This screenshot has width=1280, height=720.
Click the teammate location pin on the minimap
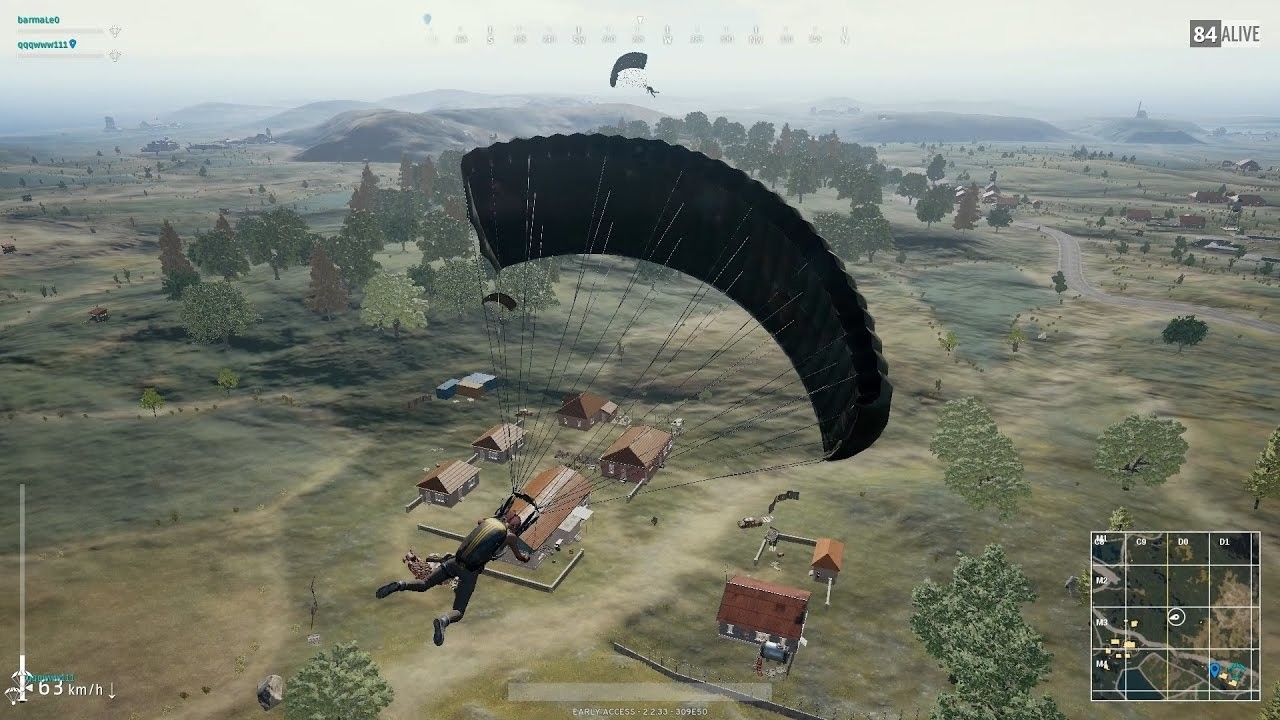pos(1215,669)
